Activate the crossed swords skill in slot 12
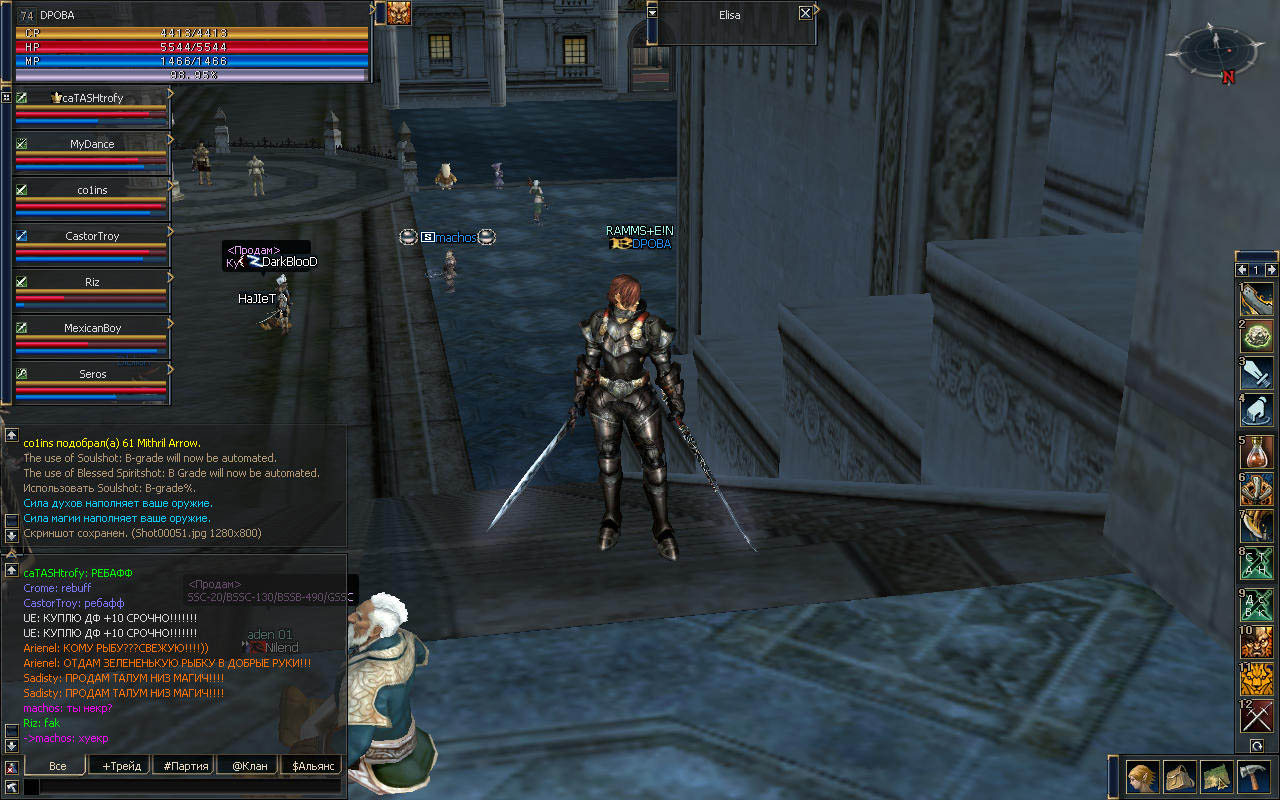Image resolution: width=1280 pixels, height=800 pixels. (1257, 716)
